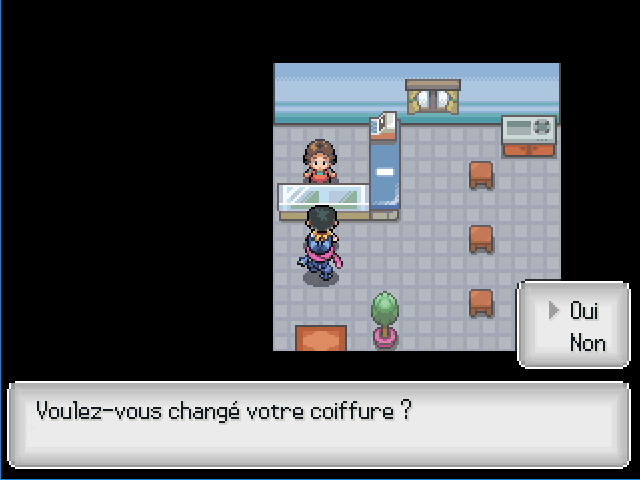Advance the coiffure dialogue text box
The image size is (640, 480).
coord(319,424)
